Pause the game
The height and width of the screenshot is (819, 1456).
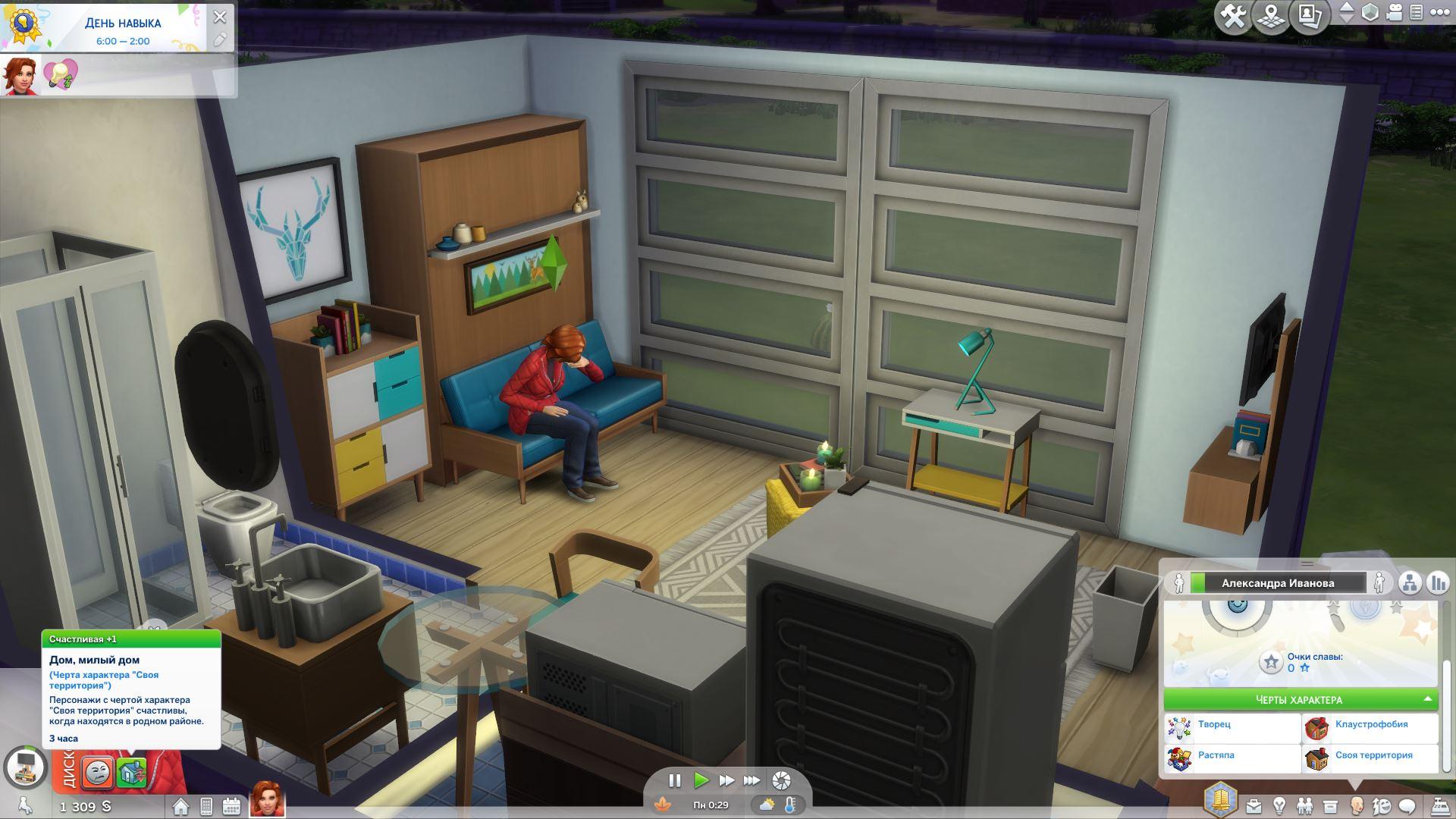674,780
